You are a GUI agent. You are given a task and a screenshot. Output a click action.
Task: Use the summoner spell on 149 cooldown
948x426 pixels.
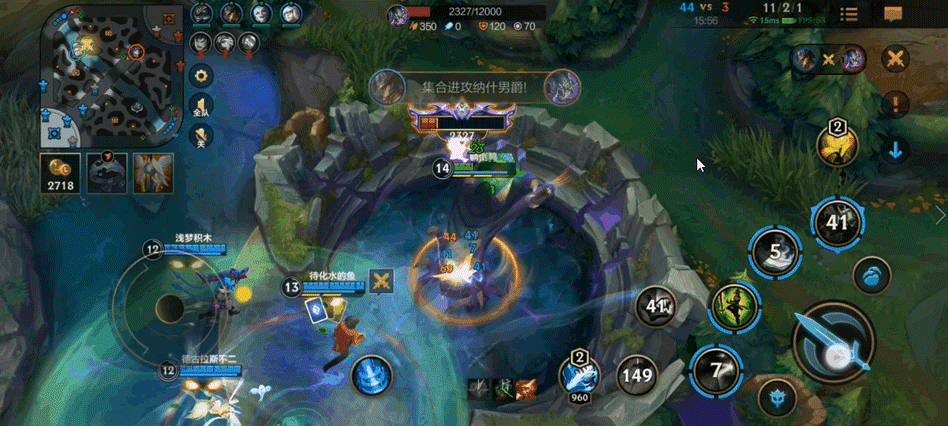pyautogui.click(x=637, y=377)
